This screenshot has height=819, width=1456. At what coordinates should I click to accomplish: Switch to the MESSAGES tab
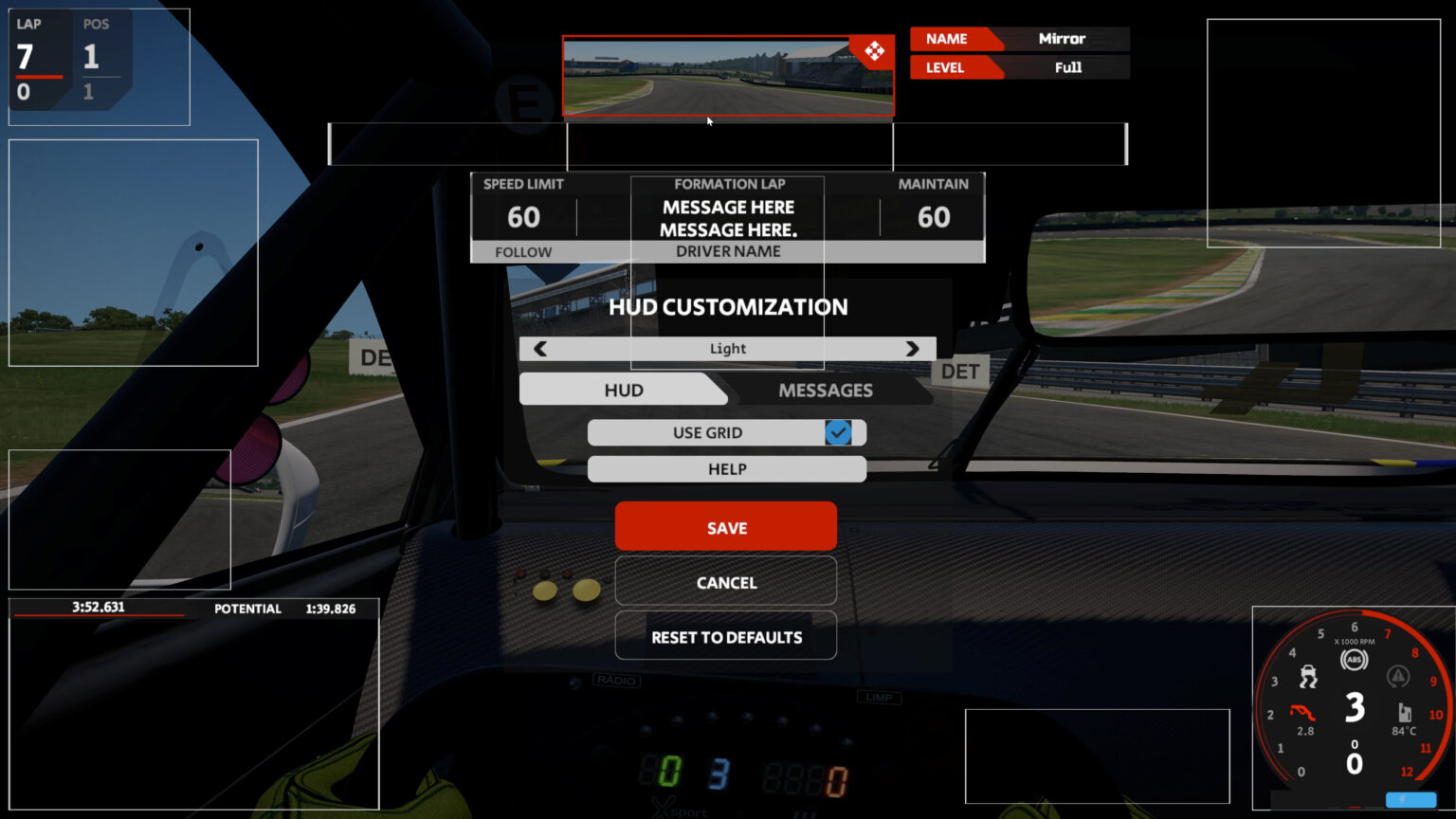coord(826,390)
